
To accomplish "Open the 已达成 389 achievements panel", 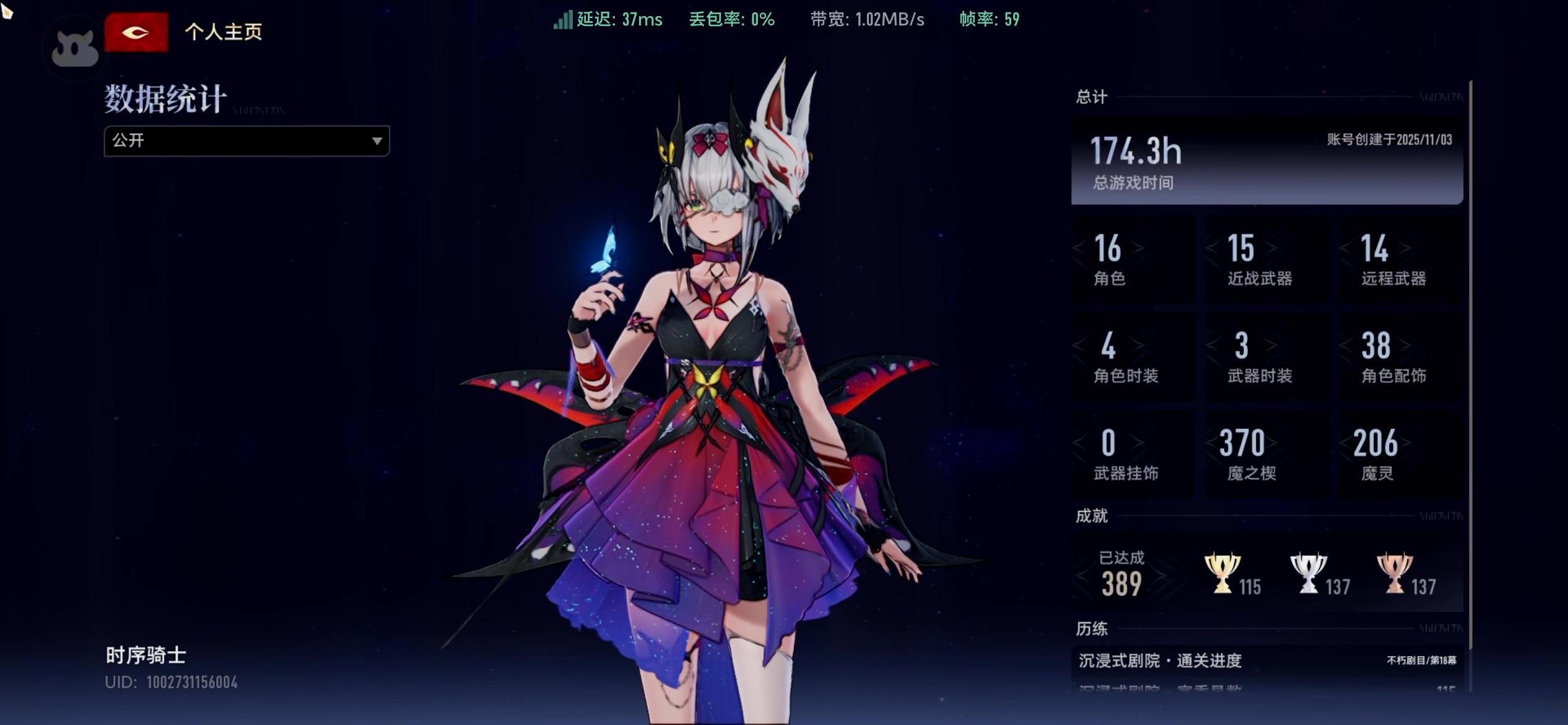I will click(x=1122, y=574).
